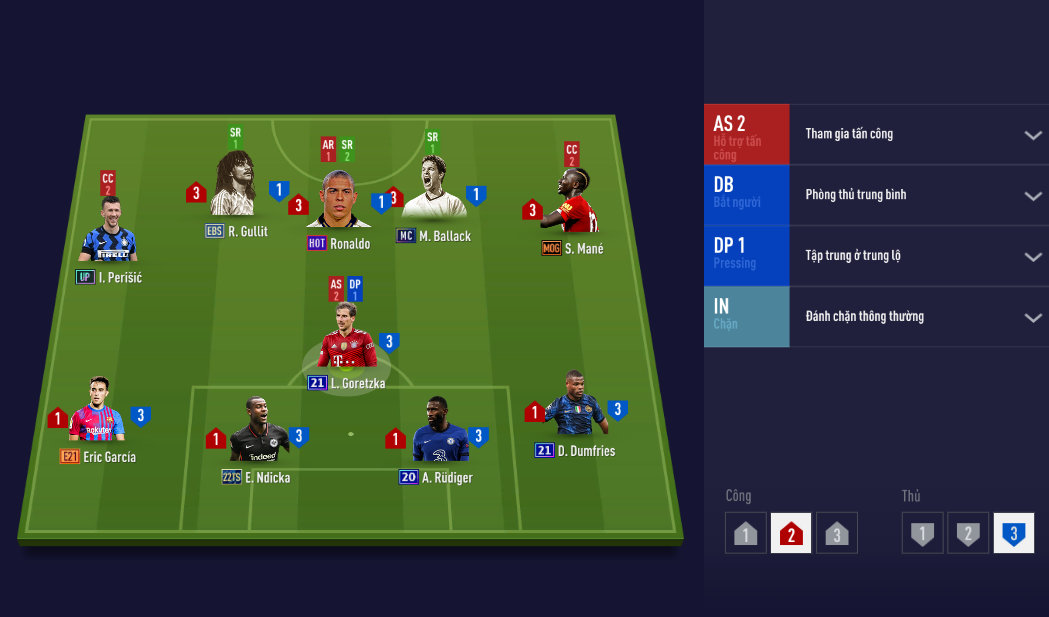Select defense level 3 under Thủ
The height and width of the screenshot is (617, 1049).
1013,533
